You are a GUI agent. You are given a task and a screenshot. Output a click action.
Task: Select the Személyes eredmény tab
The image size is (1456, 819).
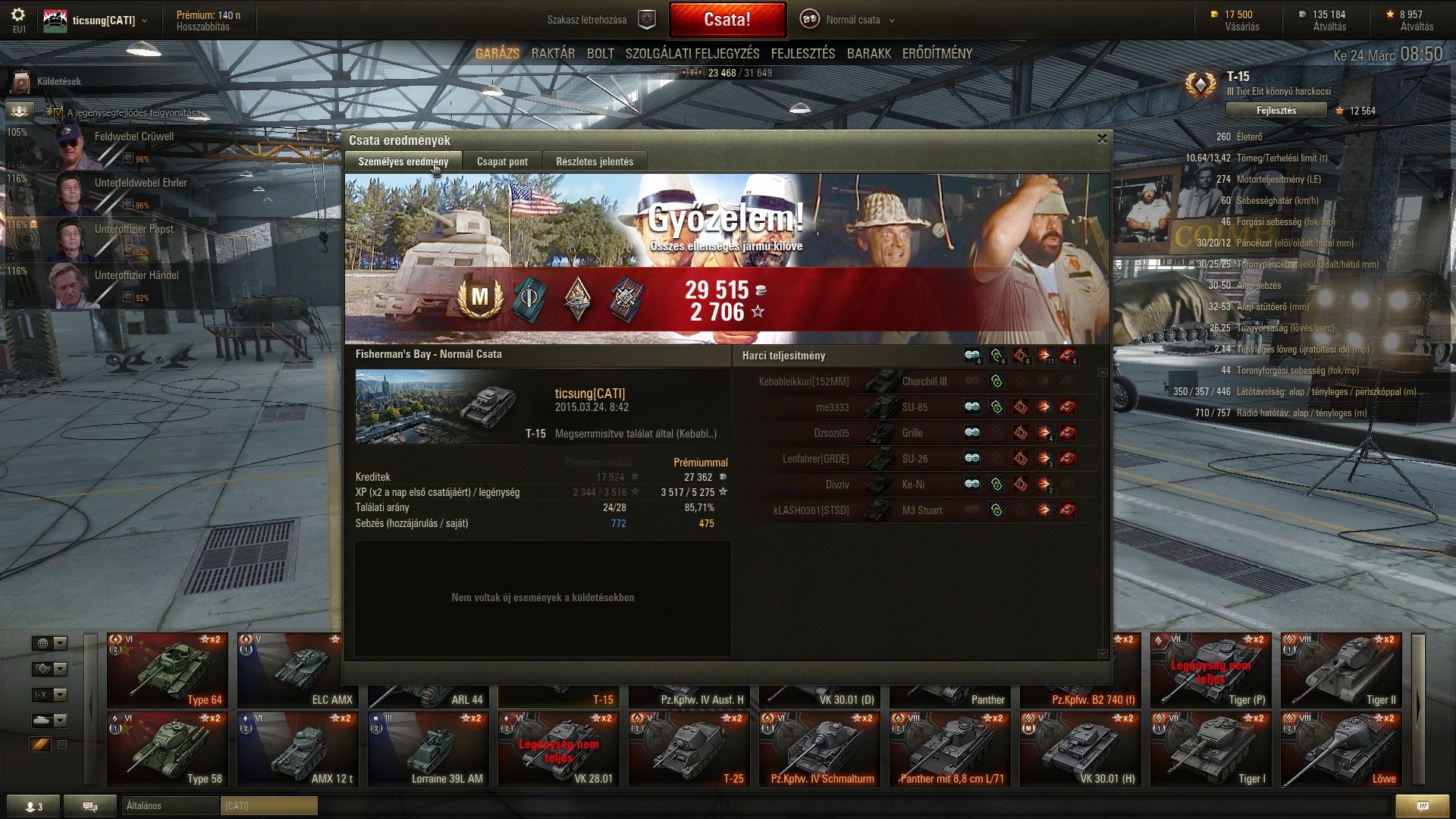point(403,162)
